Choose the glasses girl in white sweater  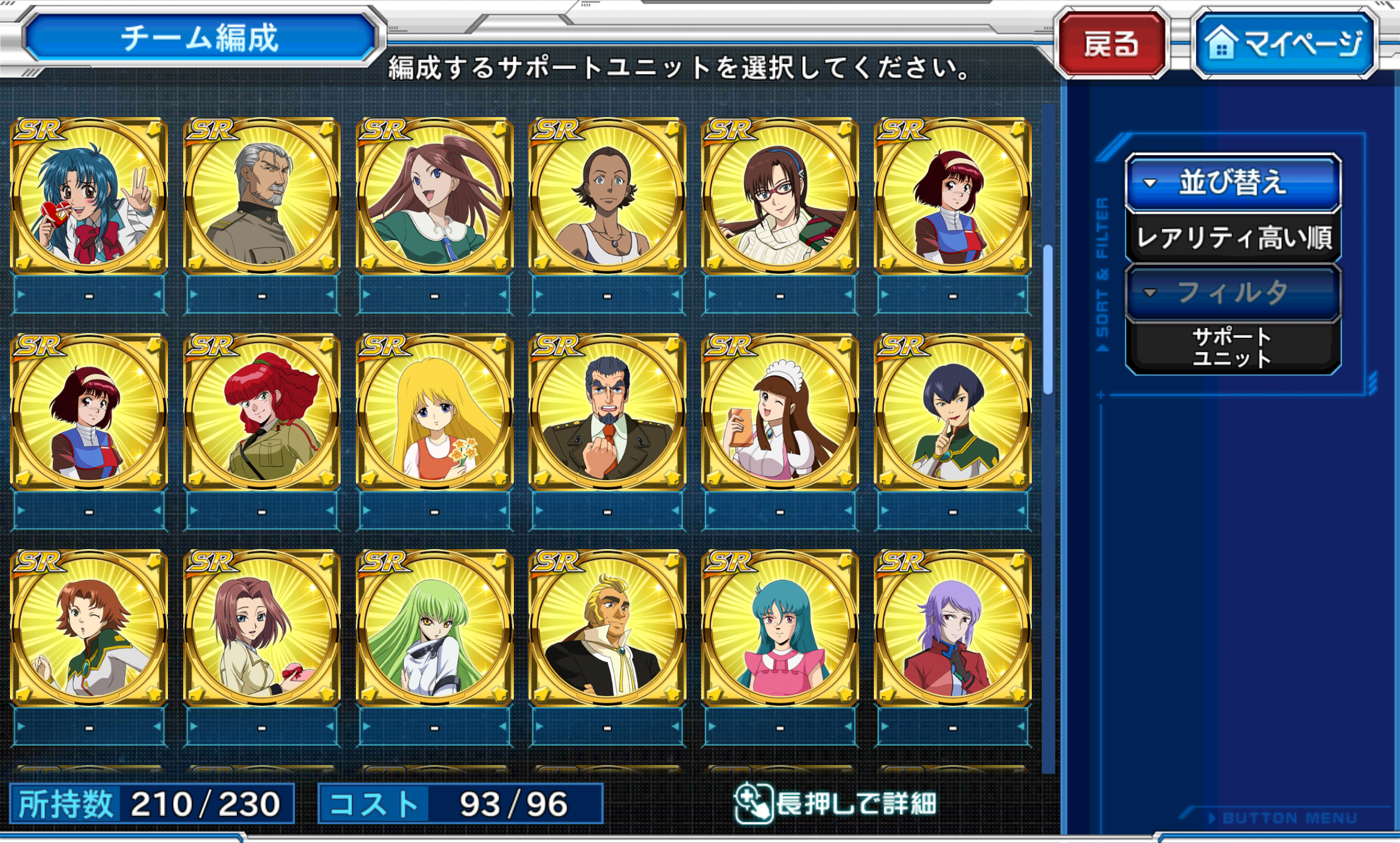(780, 196)
